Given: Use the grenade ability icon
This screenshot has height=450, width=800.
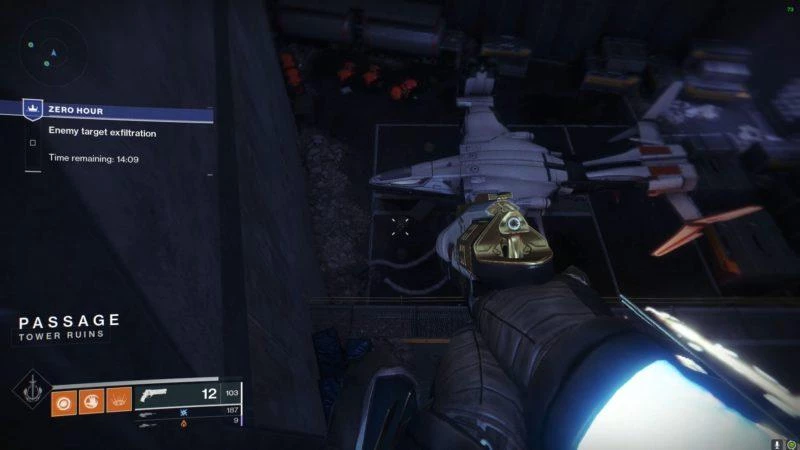Looking at the screenshot, I should (x=64, y=400).
